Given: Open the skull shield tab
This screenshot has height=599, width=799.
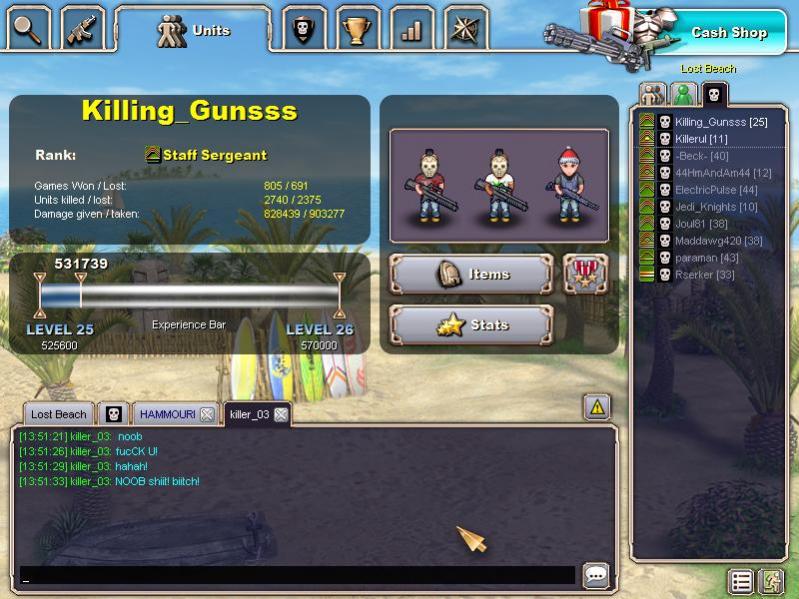Looking at the screenshot, I should [304, 29].
